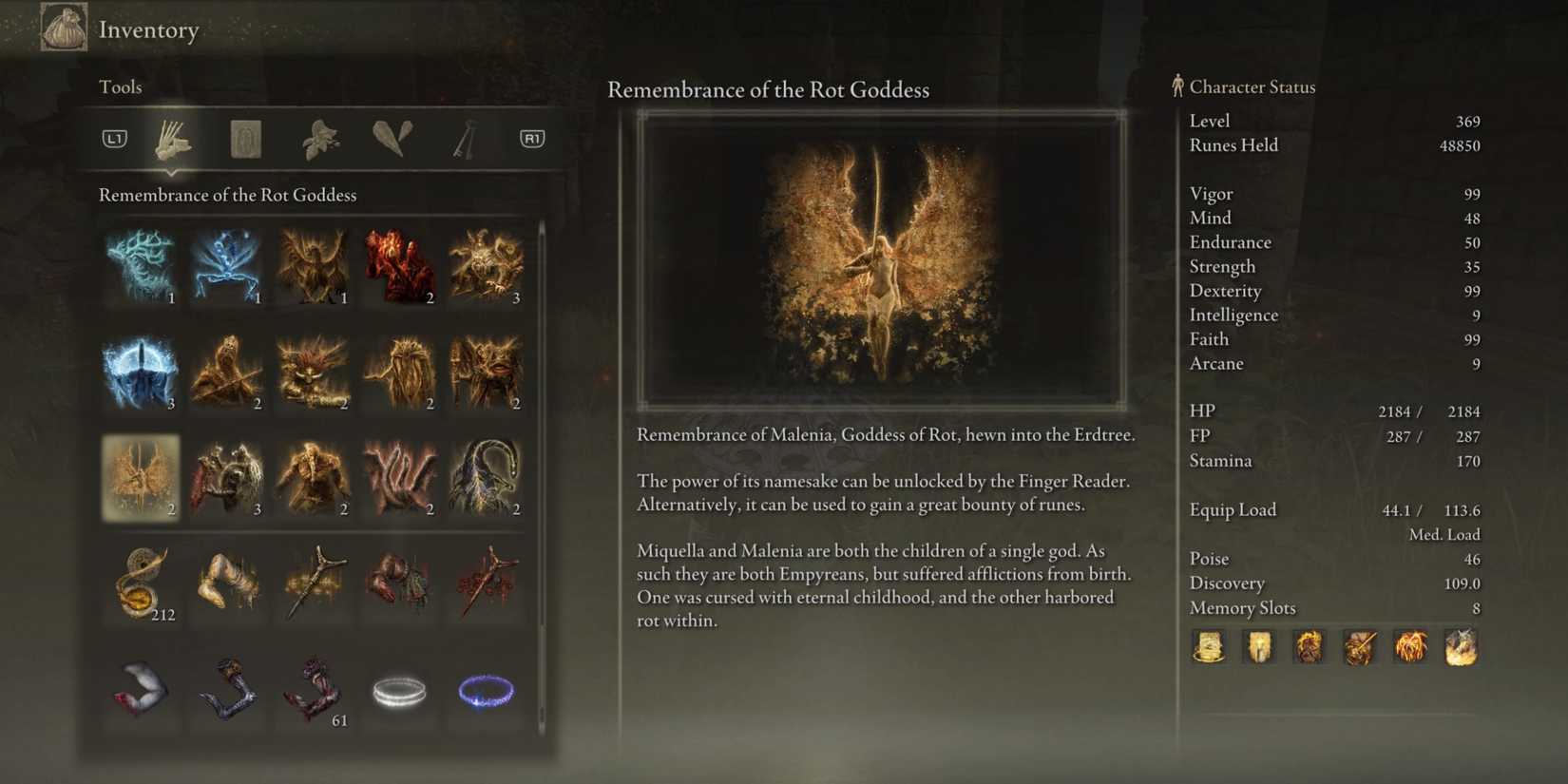Click the Character Status figure icon
The height and width of the screenshot is (784, 1568).
click(x=1178, y=86)
